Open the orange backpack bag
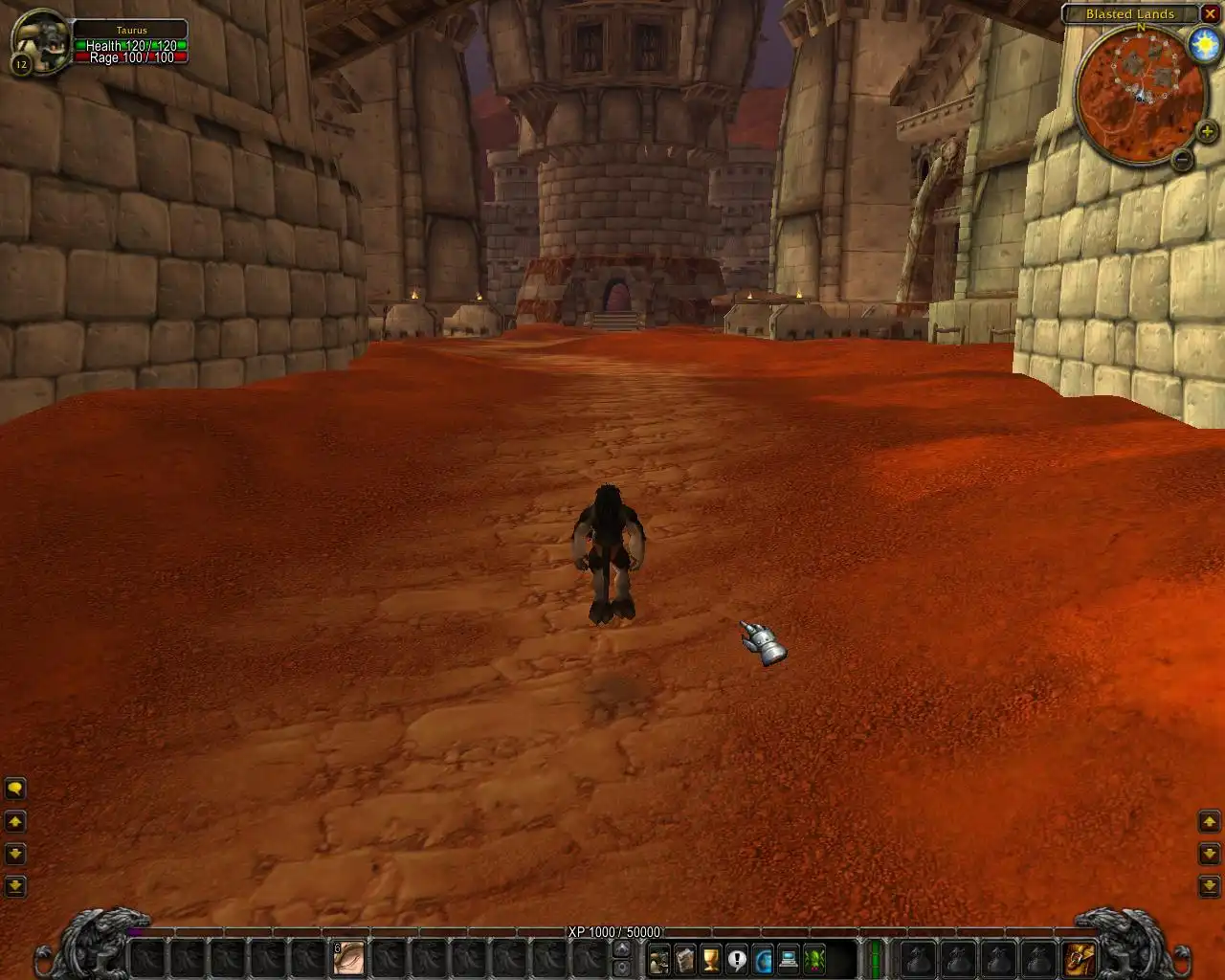This screenshot has height=980, width=1225. click(1080, 958)
